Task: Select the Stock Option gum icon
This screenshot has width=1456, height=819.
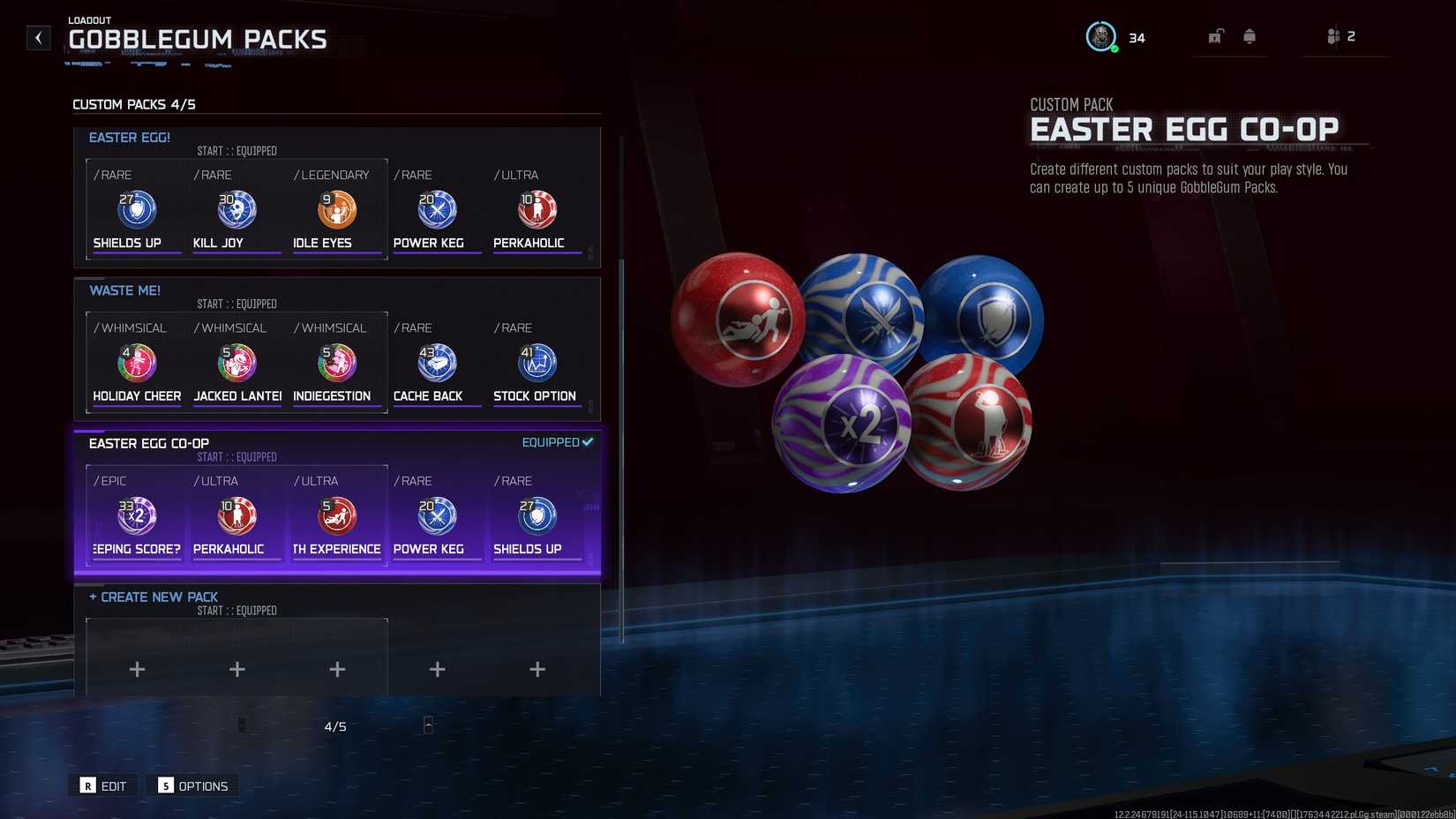Action: [537, 362]
